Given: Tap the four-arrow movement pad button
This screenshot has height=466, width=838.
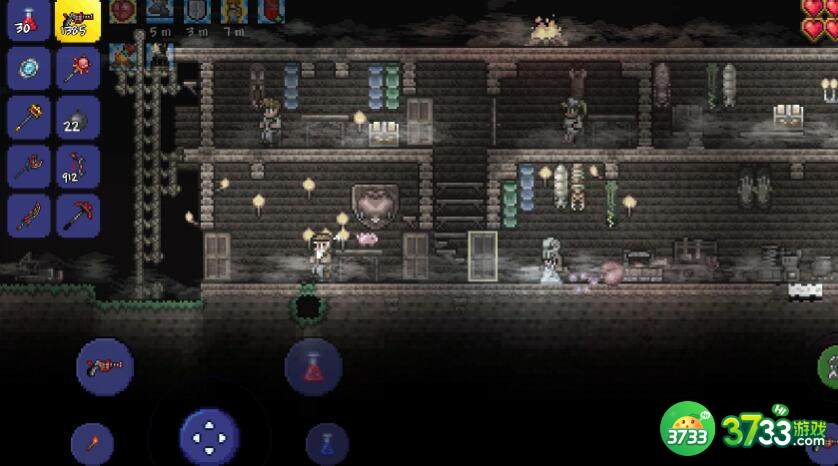Looking at the screenshot, I should [x=209, y=437].
